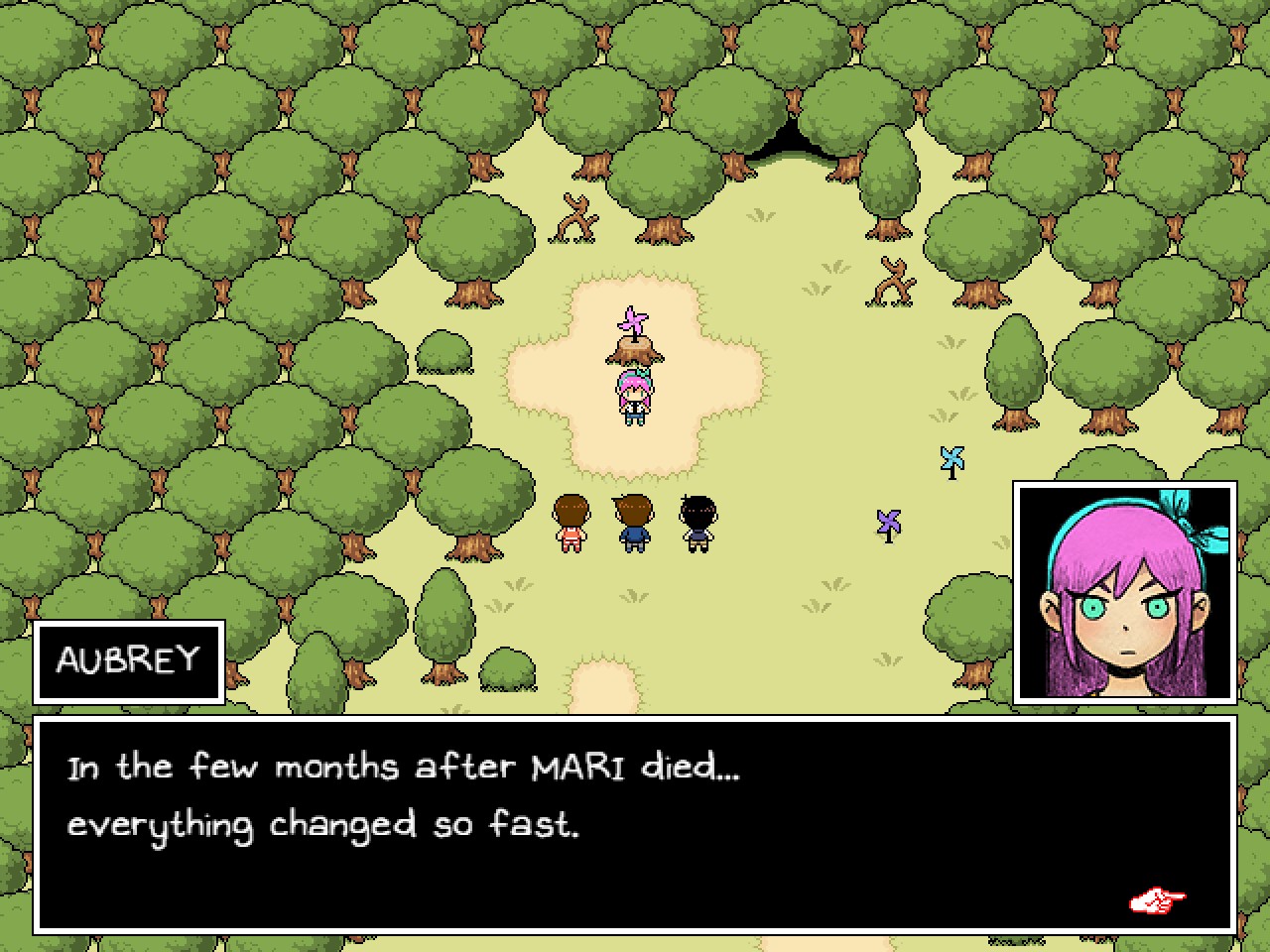
Task: Click the pink pinwheel on the stump
Action: tap(632, 319)
